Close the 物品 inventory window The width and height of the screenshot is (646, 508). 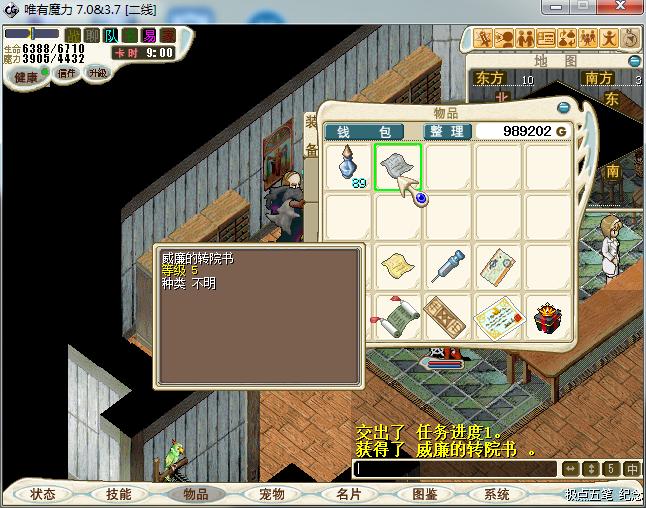coord(563,107)
